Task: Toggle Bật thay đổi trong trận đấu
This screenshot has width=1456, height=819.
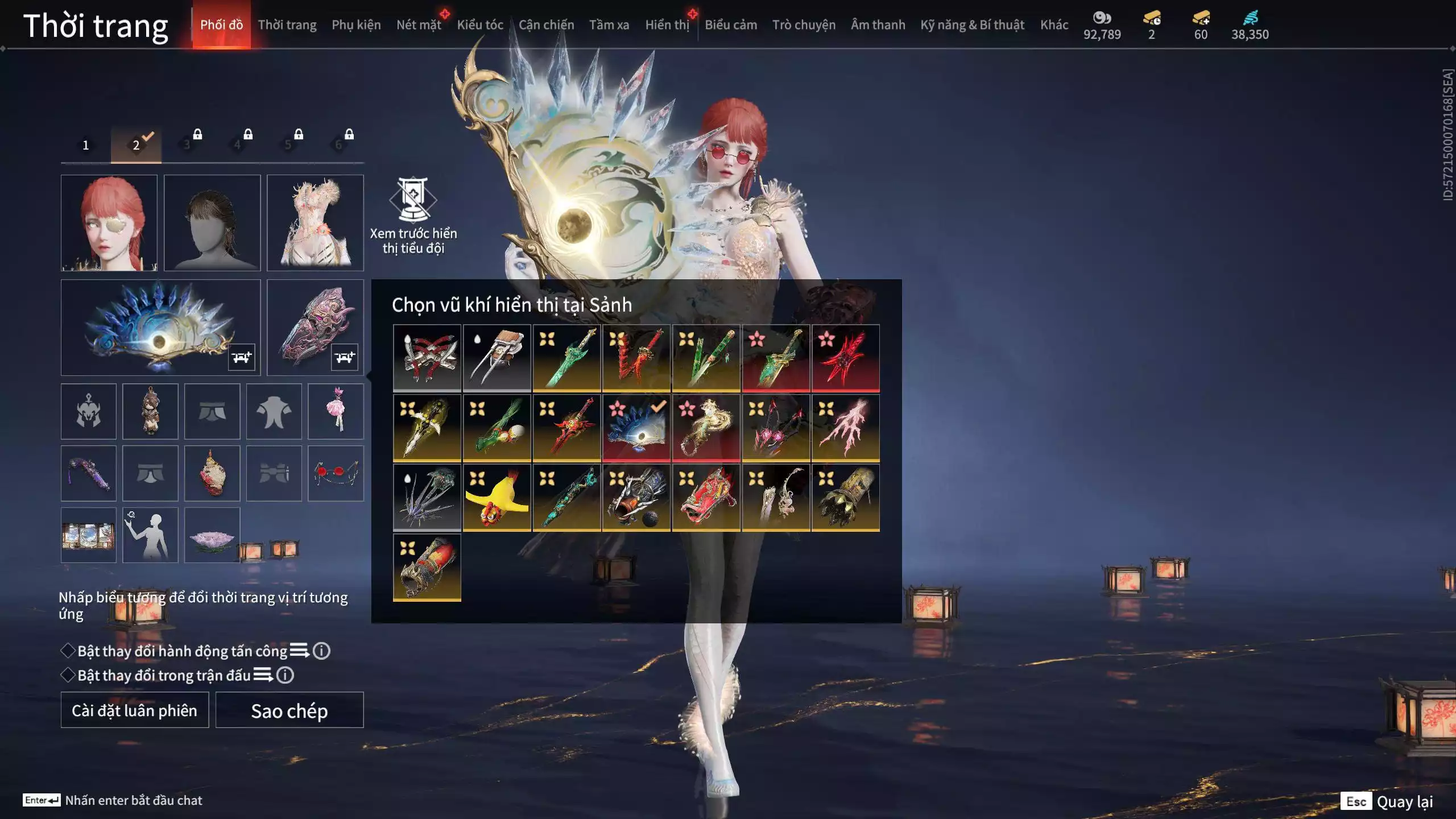Action: 68,675
